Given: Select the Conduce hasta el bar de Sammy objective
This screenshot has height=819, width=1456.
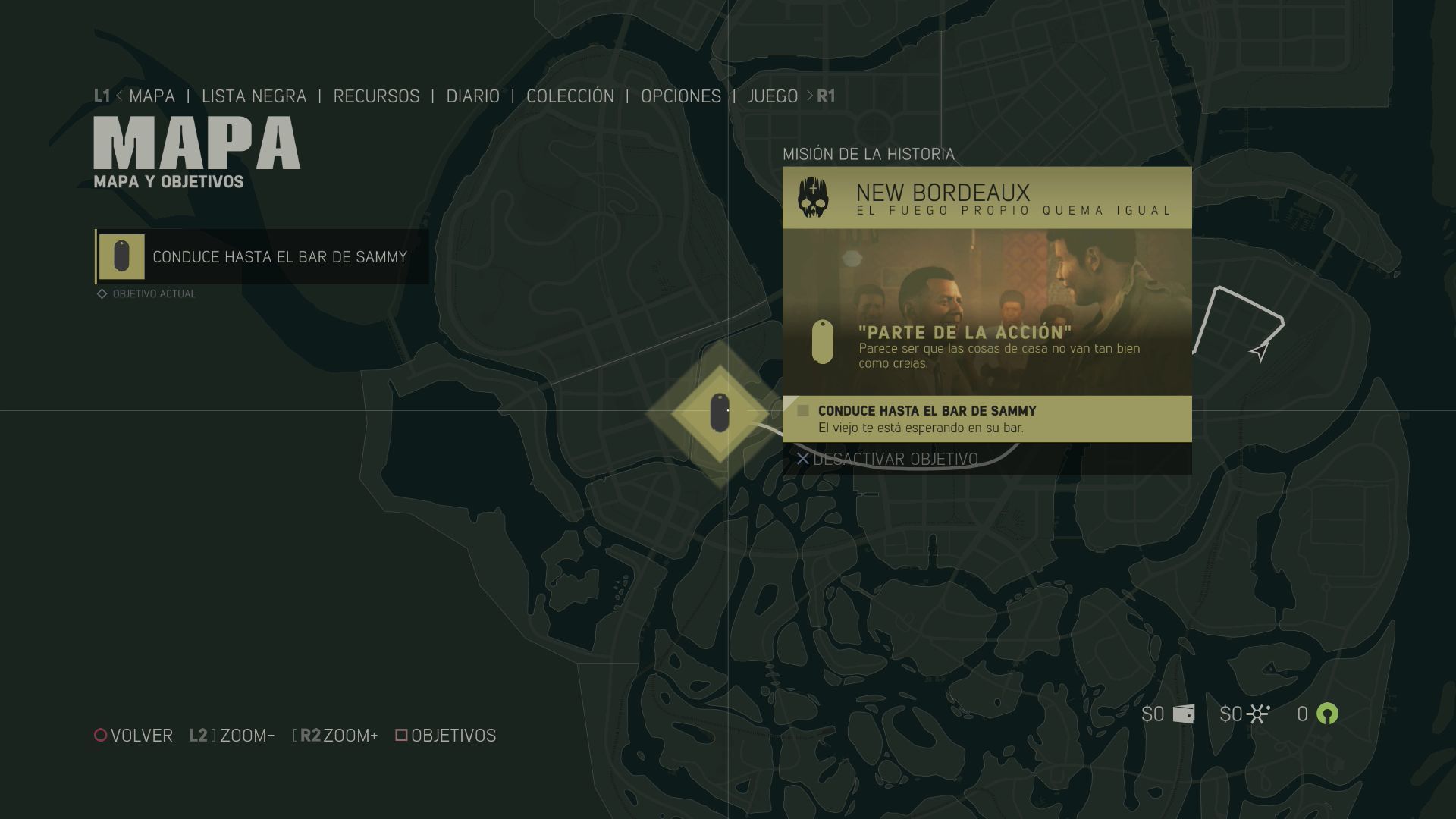Looking at the screenshot, I should pyautogui.click(x=262, y=257).
